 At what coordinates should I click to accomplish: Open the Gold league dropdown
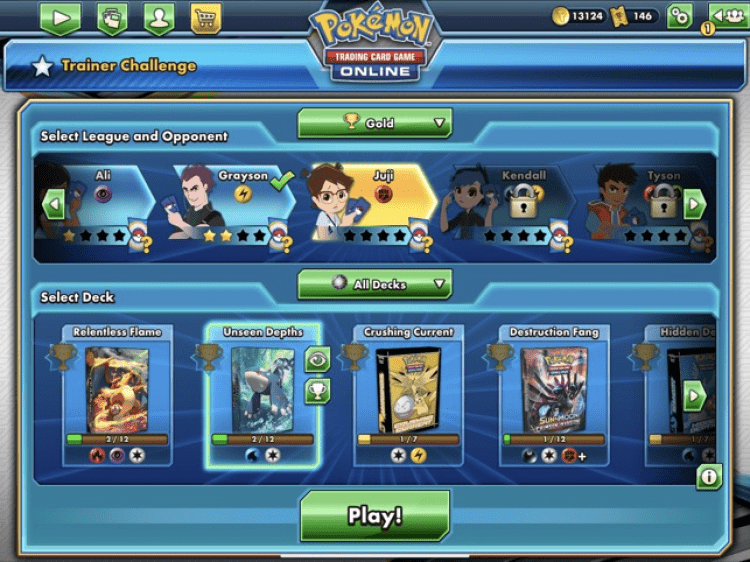[375, 123]
